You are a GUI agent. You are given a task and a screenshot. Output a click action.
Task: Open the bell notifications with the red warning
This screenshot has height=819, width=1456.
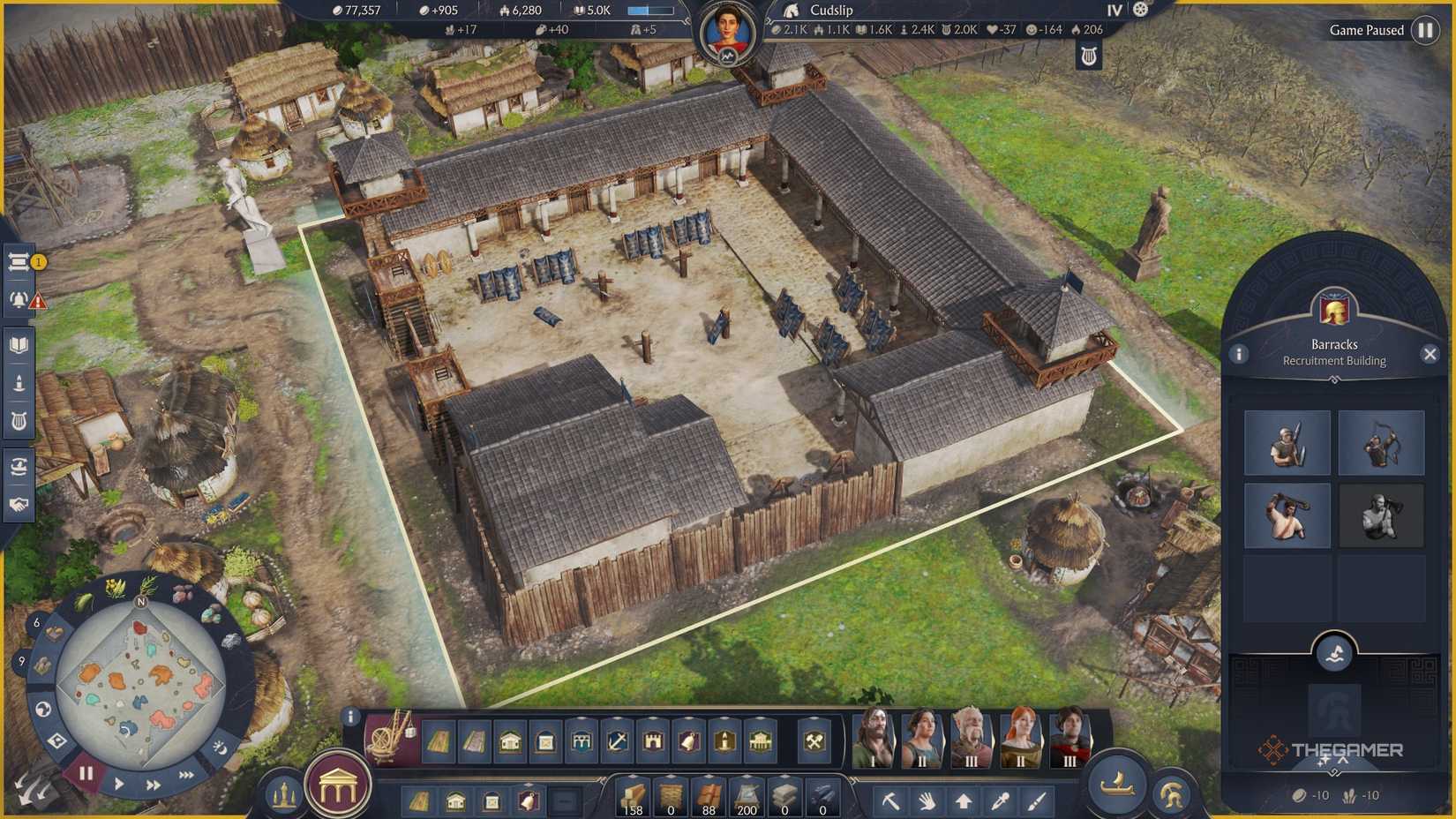pyautogui.click(x=18, y=300)
